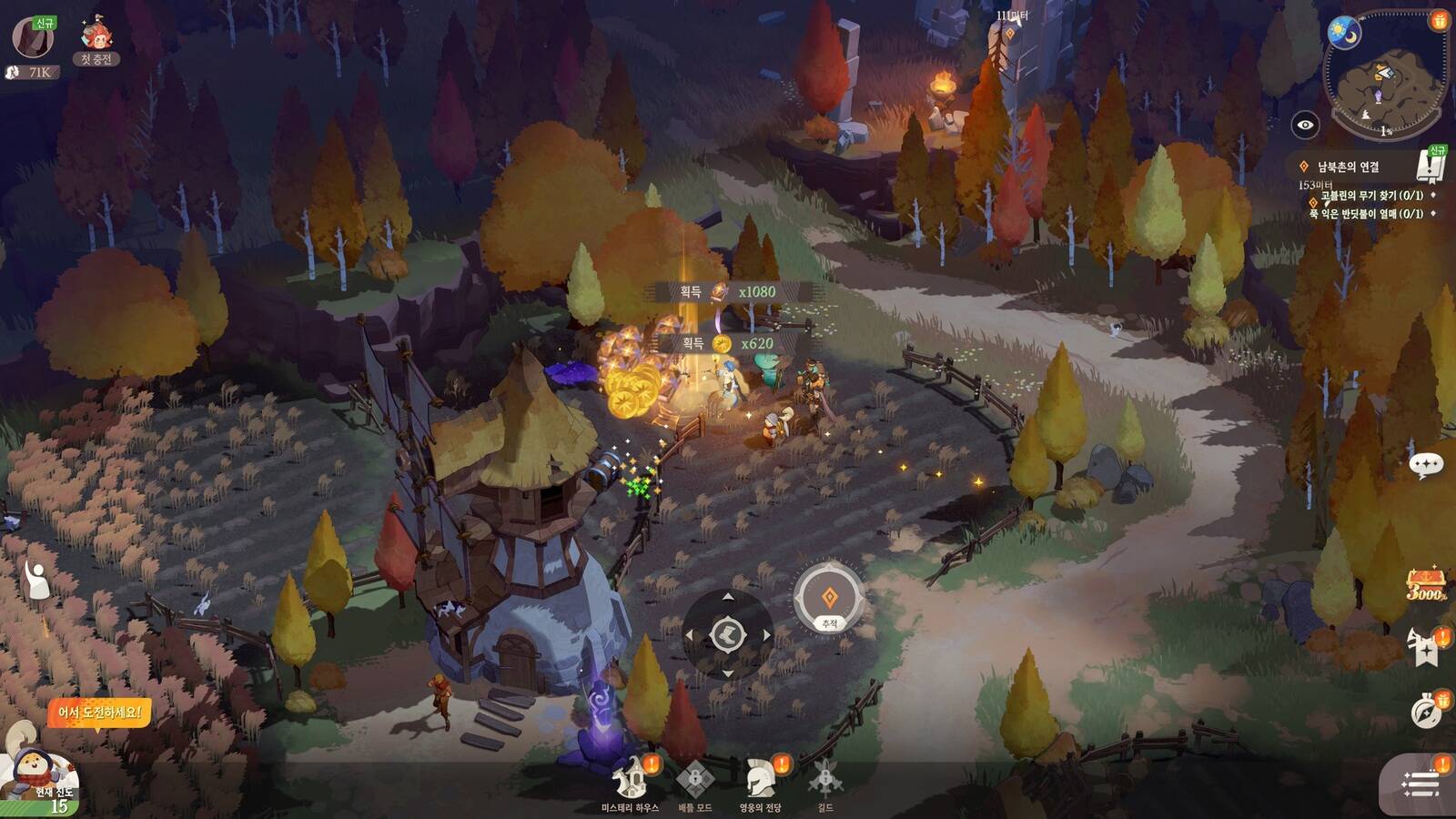The height and width of the screenshot is (819, 1456).
Task: Open the trumpet banner events icon
Action: (x=1425, y=647)
